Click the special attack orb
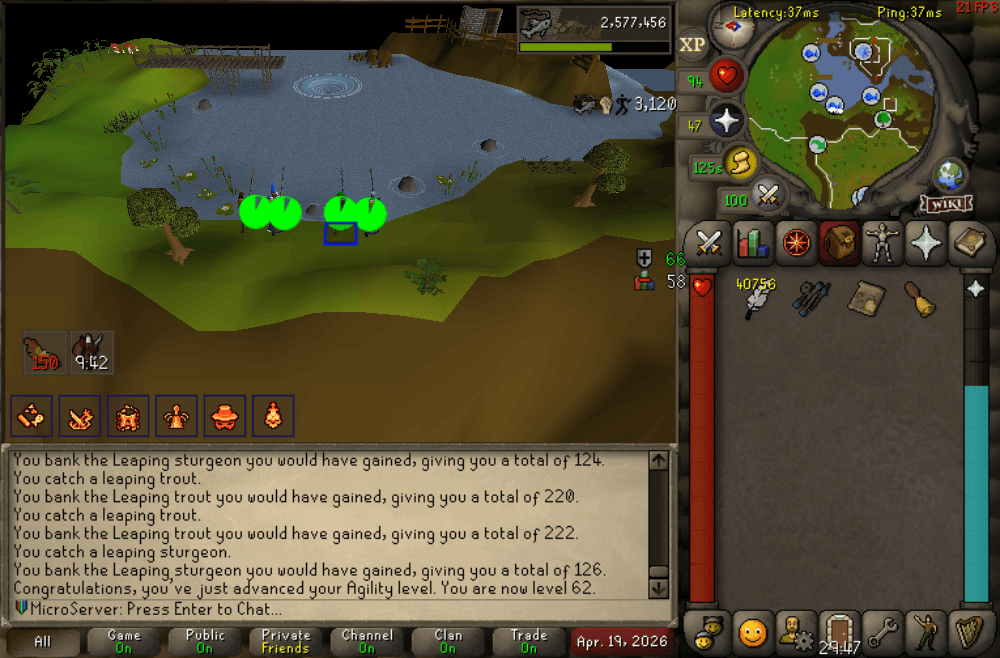Image resolution: width=1000 pixels, height=658 pixels. pos(768,195)
